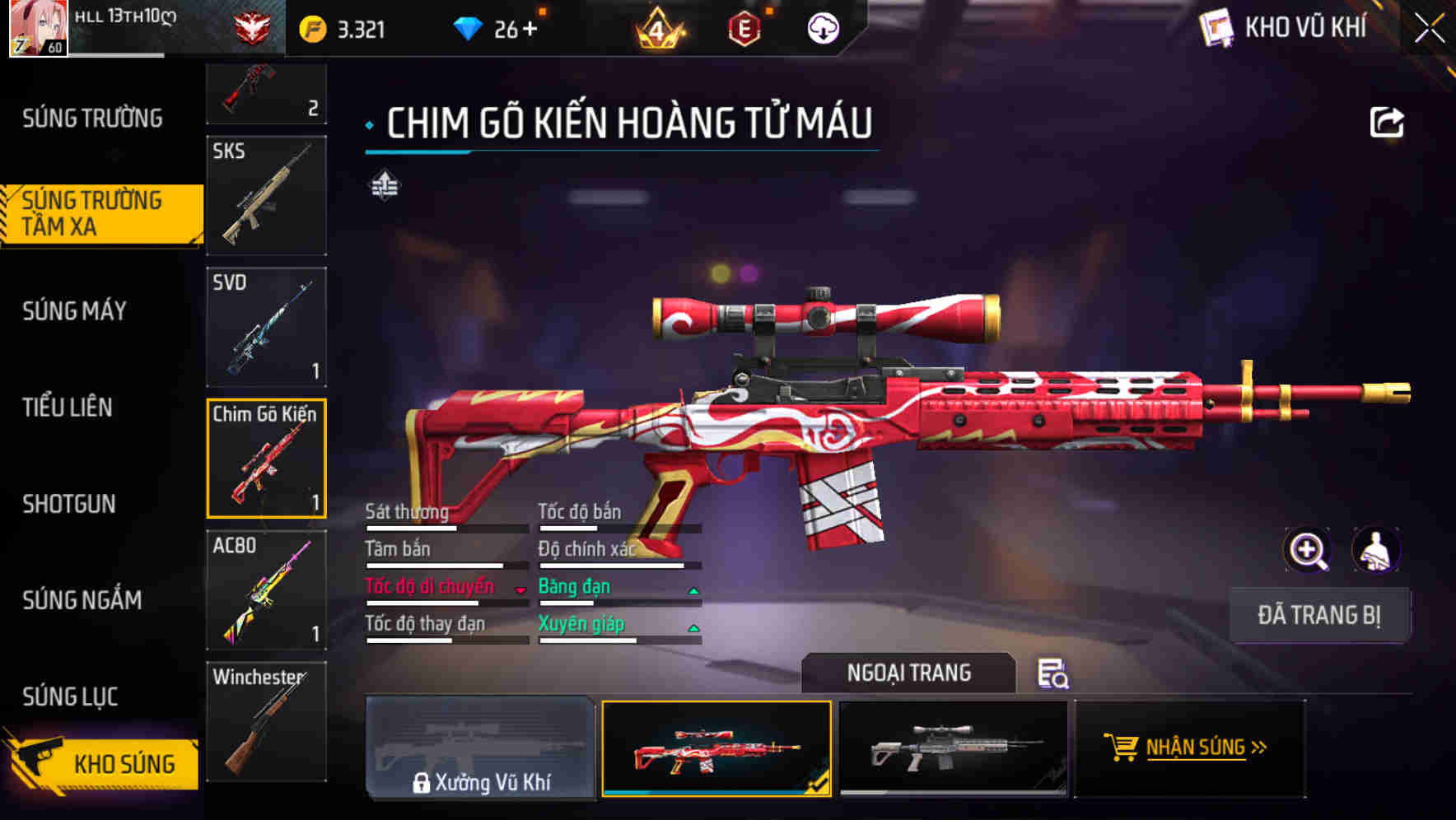Click the share weapon icon
The width and height of the screenshot is (1456, 820).
pos(1386,120)
